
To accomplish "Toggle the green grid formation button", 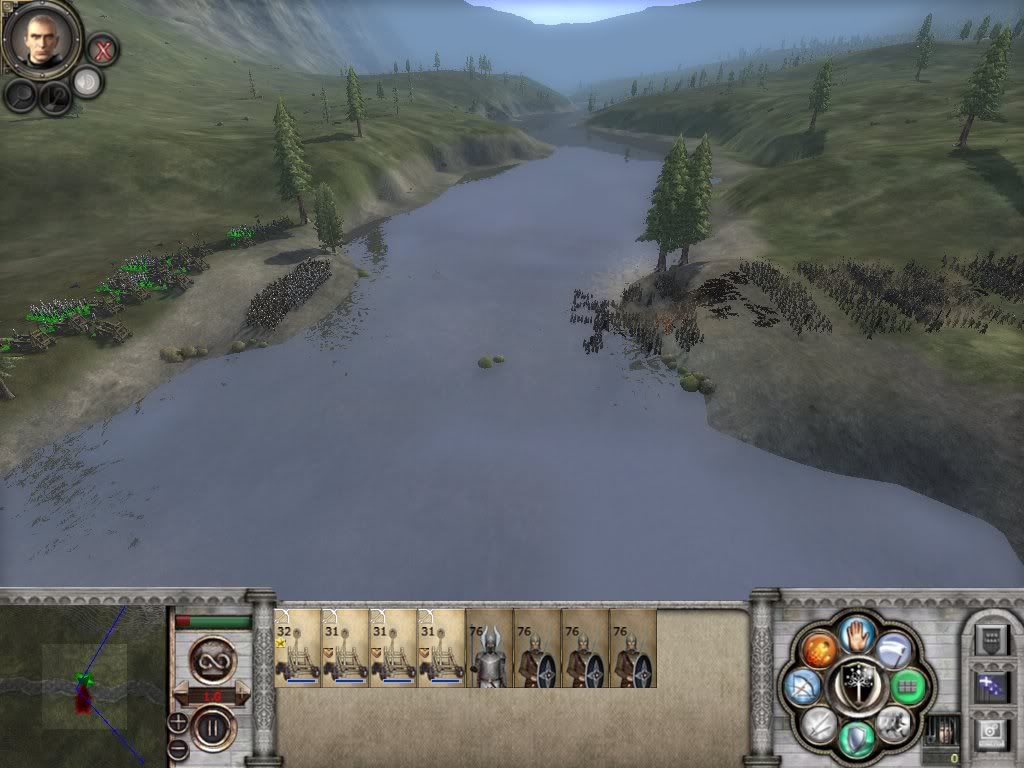I will tap(906, 686).
